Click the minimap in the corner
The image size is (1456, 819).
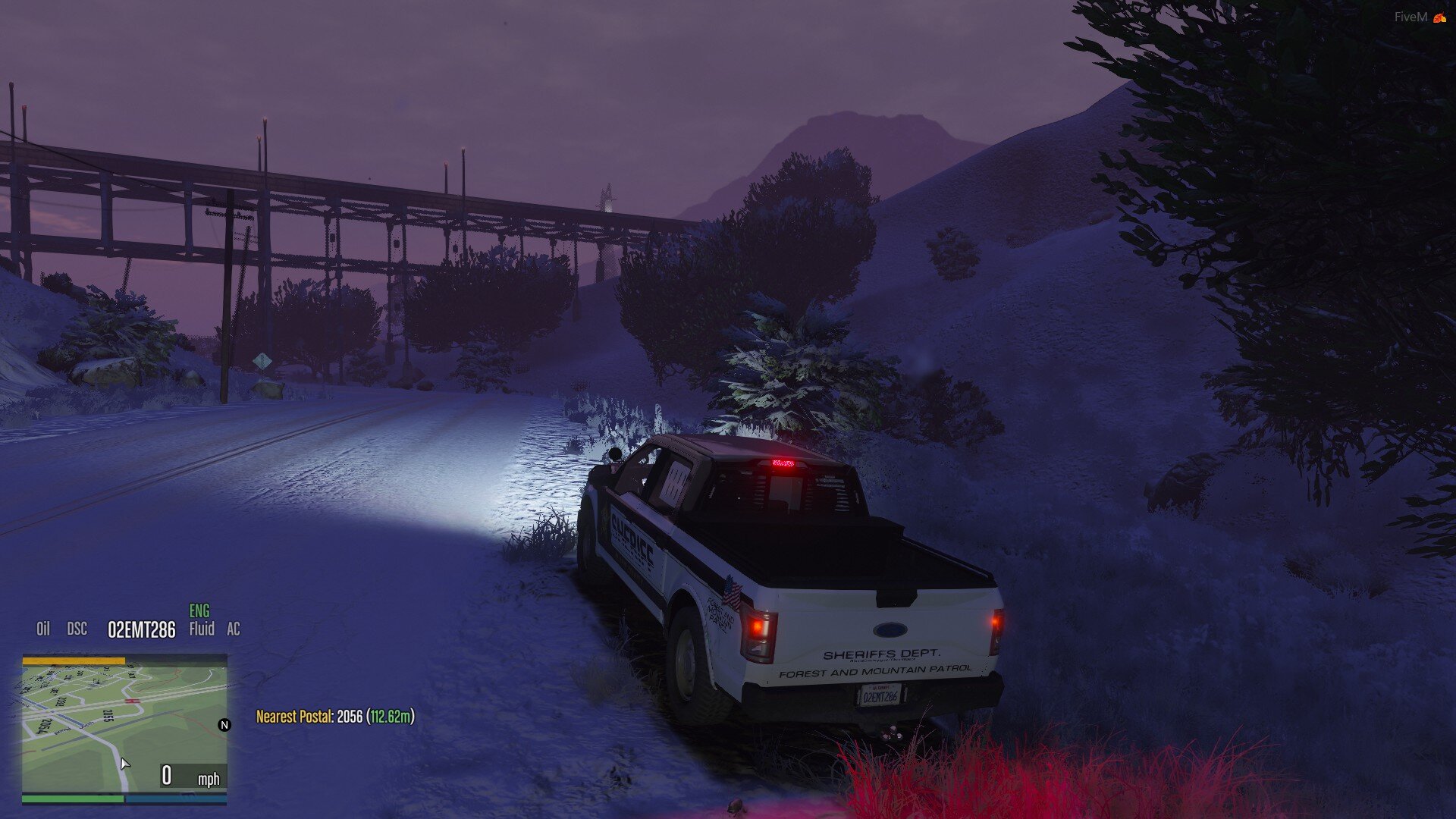124,728
